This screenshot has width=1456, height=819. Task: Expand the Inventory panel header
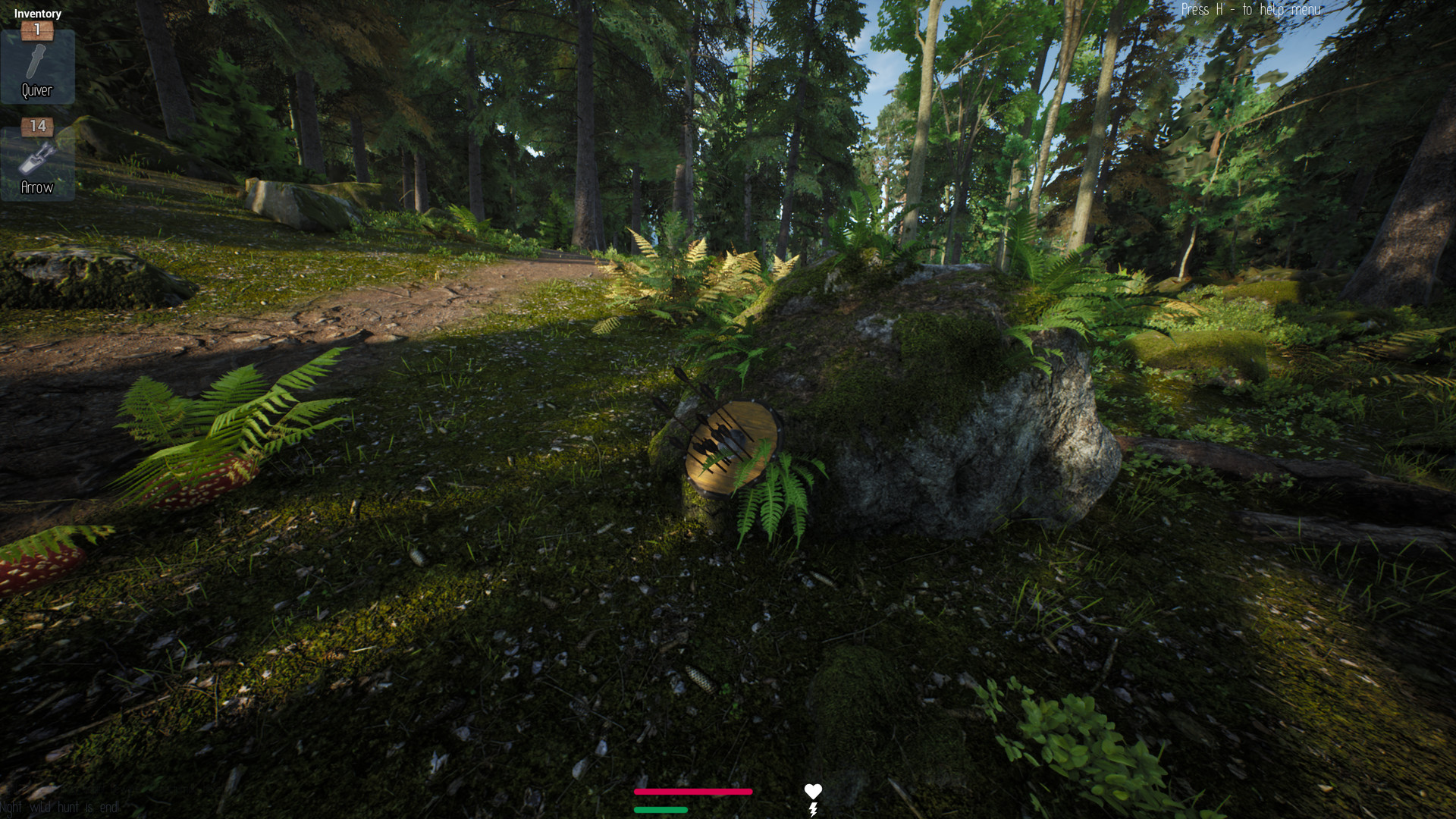[x=38, y=13]
